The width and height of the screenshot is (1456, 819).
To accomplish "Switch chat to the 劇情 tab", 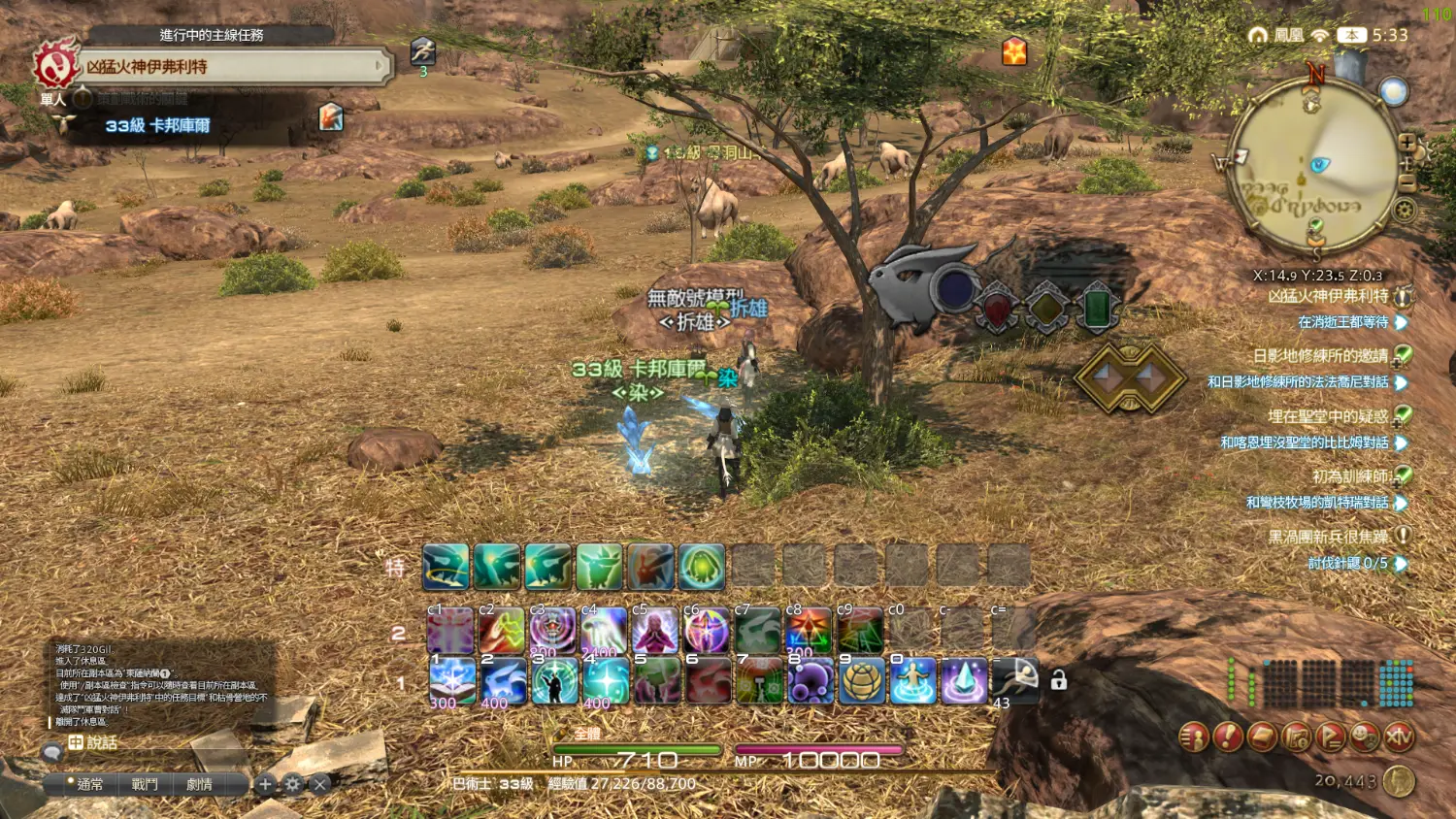I will [199, 784].
